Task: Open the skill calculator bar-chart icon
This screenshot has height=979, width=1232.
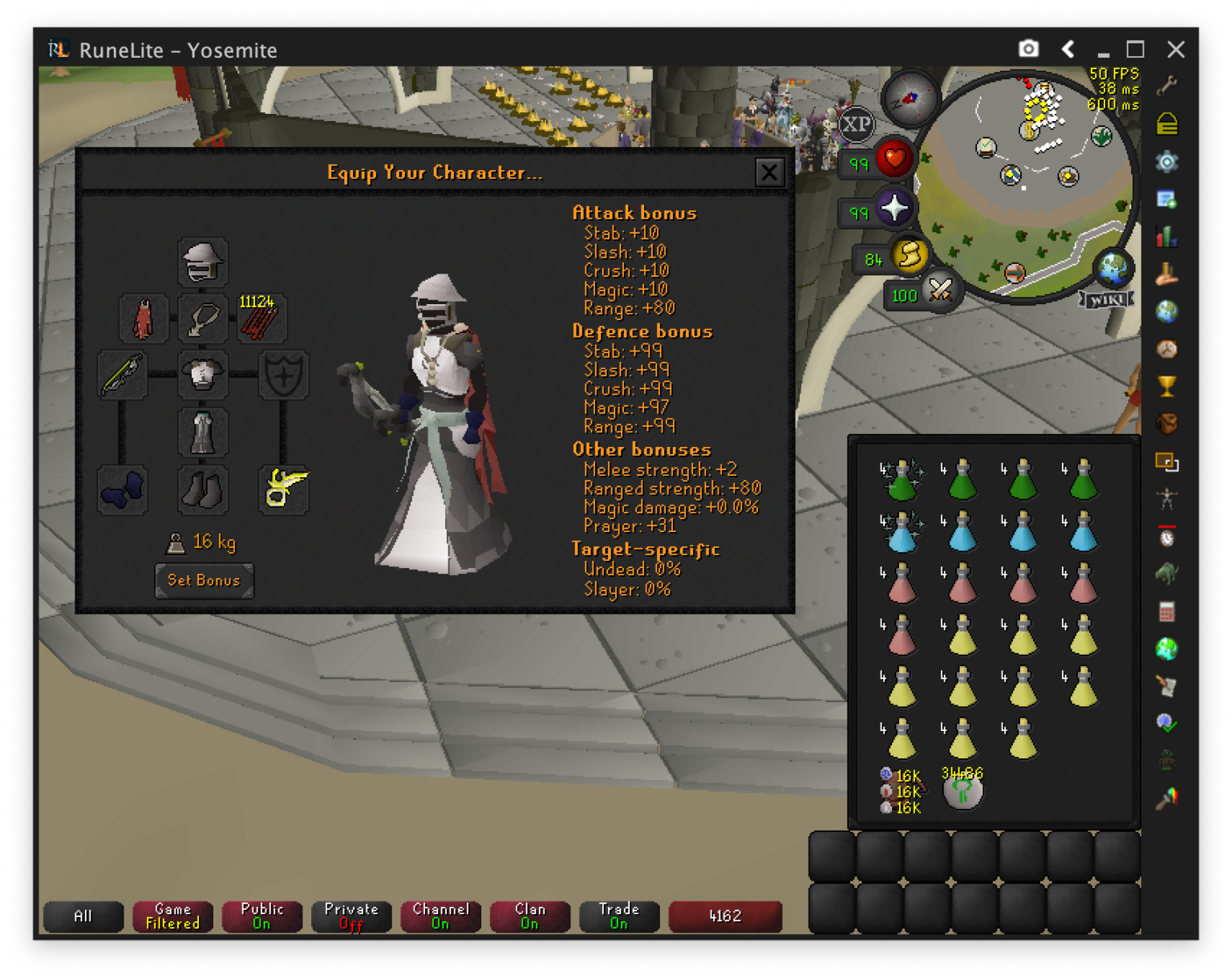Action: [1167, 238]
